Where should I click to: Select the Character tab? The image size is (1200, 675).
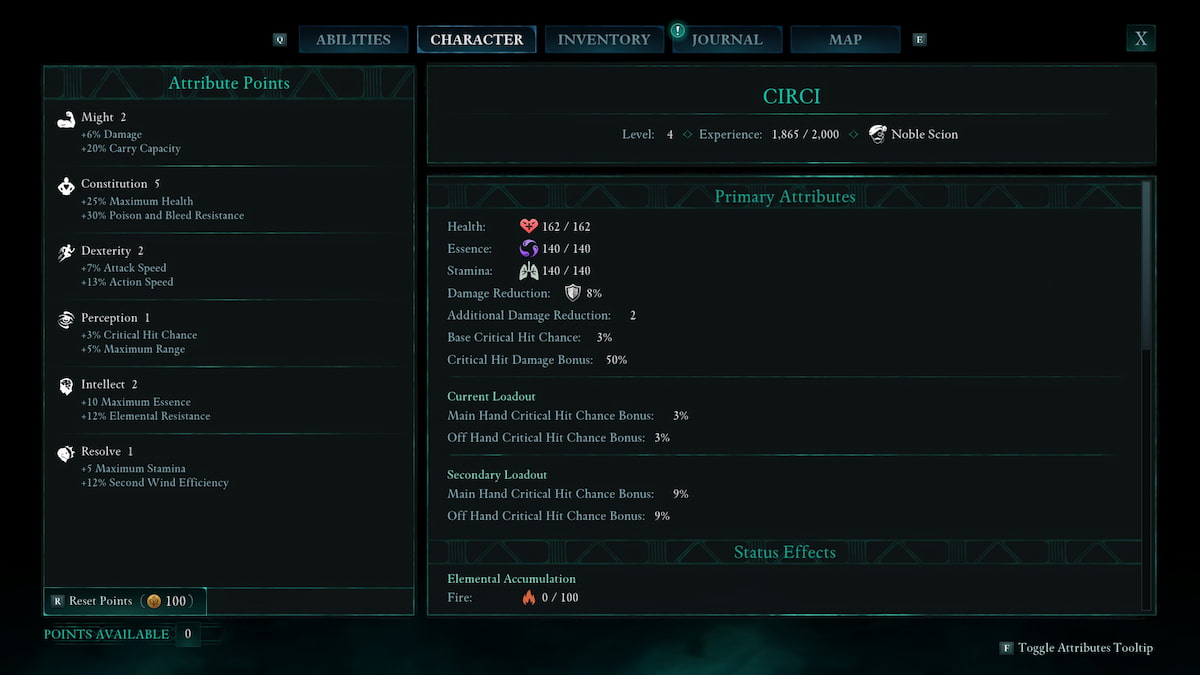476,40
